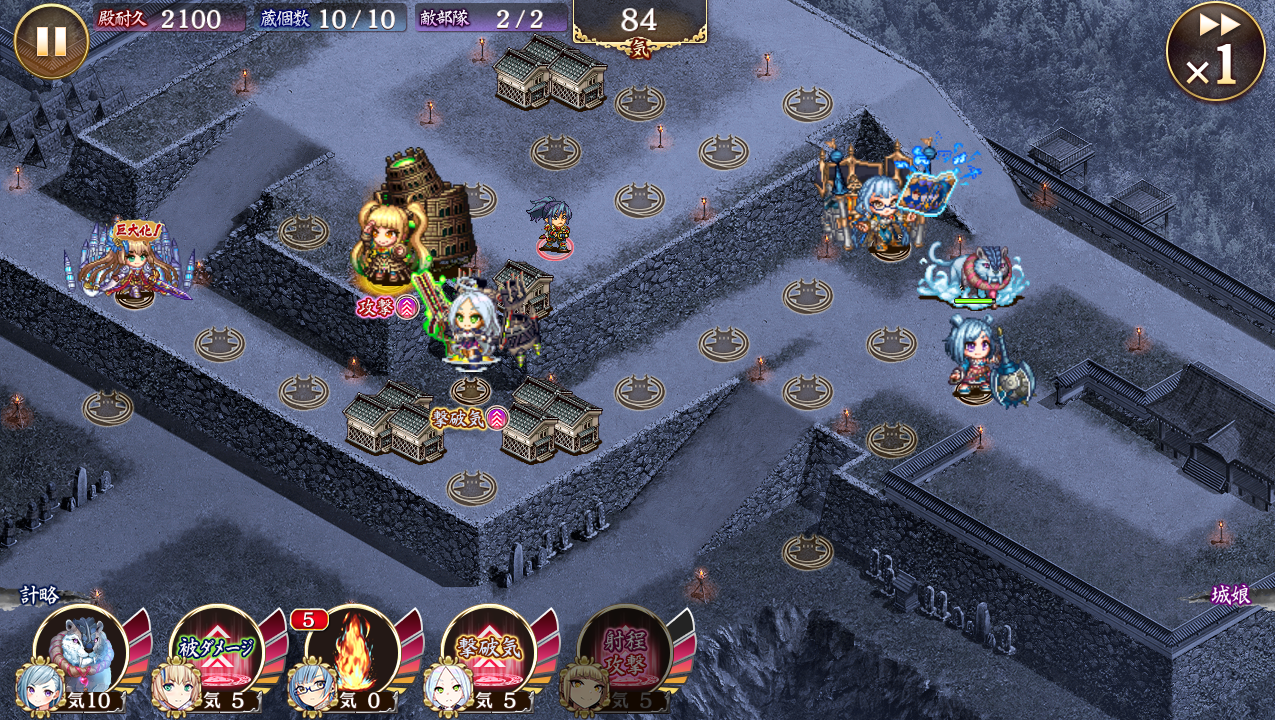
Task: Open the 城娘 unit panel tab
Action: coord(1229,596)
